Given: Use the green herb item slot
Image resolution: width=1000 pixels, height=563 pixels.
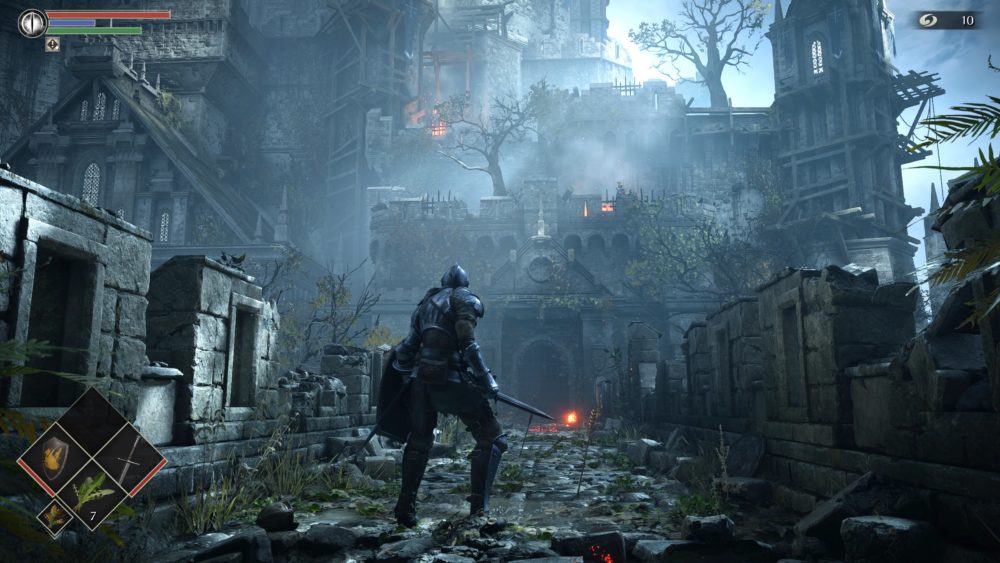Looking at the screenshot, I should click(92, 493).
